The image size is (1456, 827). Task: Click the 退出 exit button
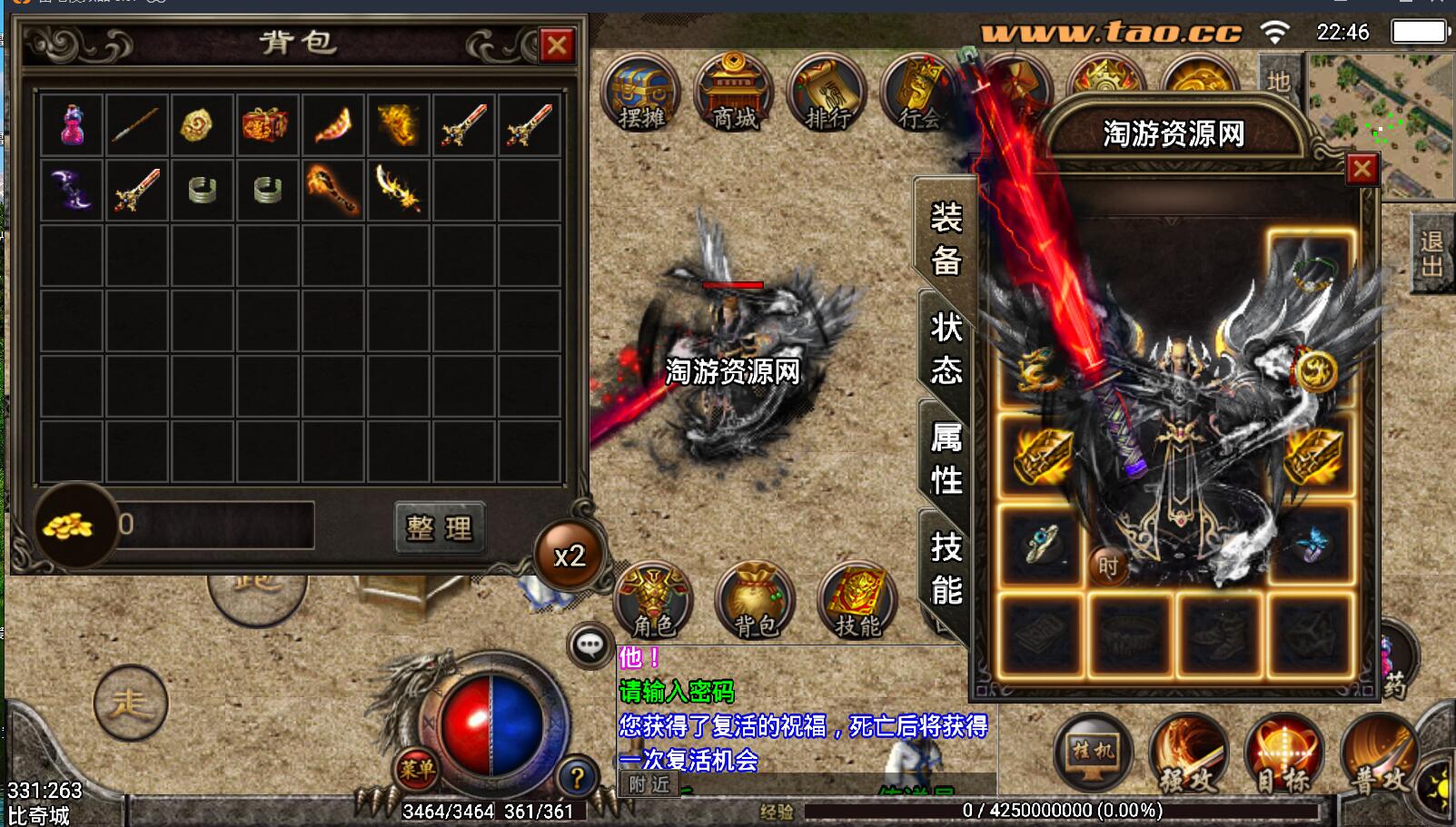(x=1431, y=253)
